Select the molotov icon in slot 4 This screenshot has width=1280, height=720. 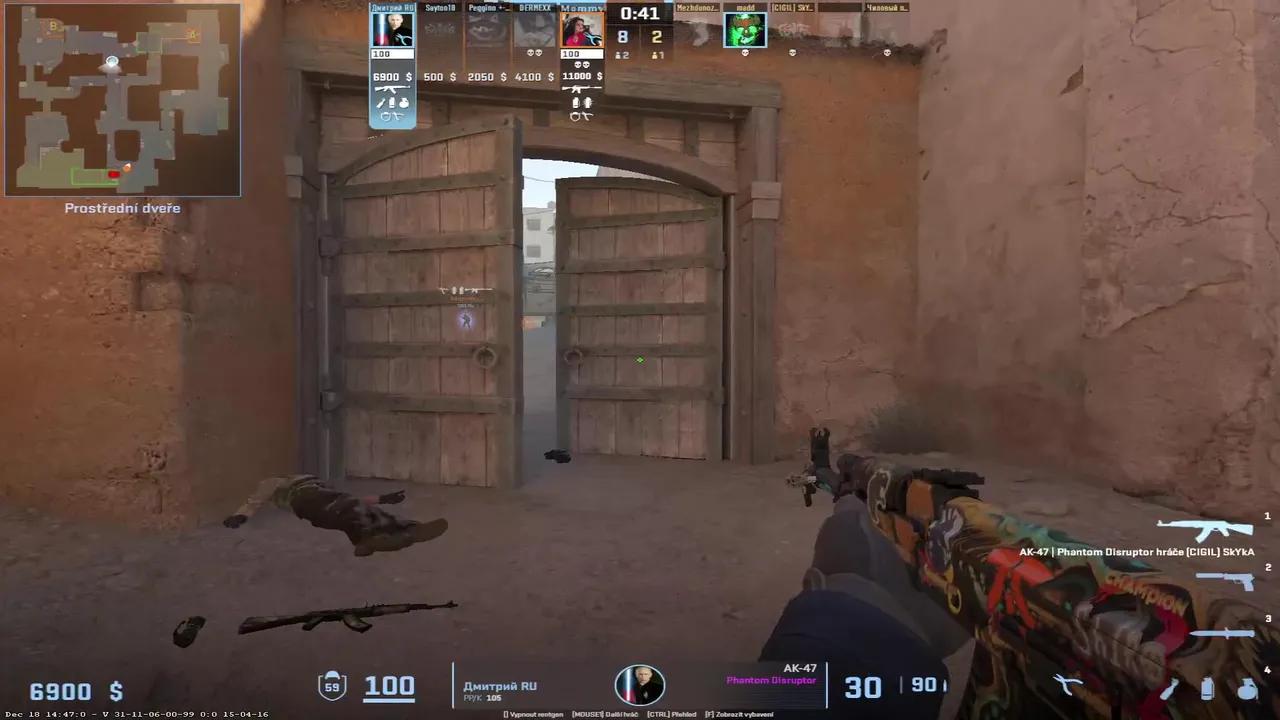tap(1168, 690)
